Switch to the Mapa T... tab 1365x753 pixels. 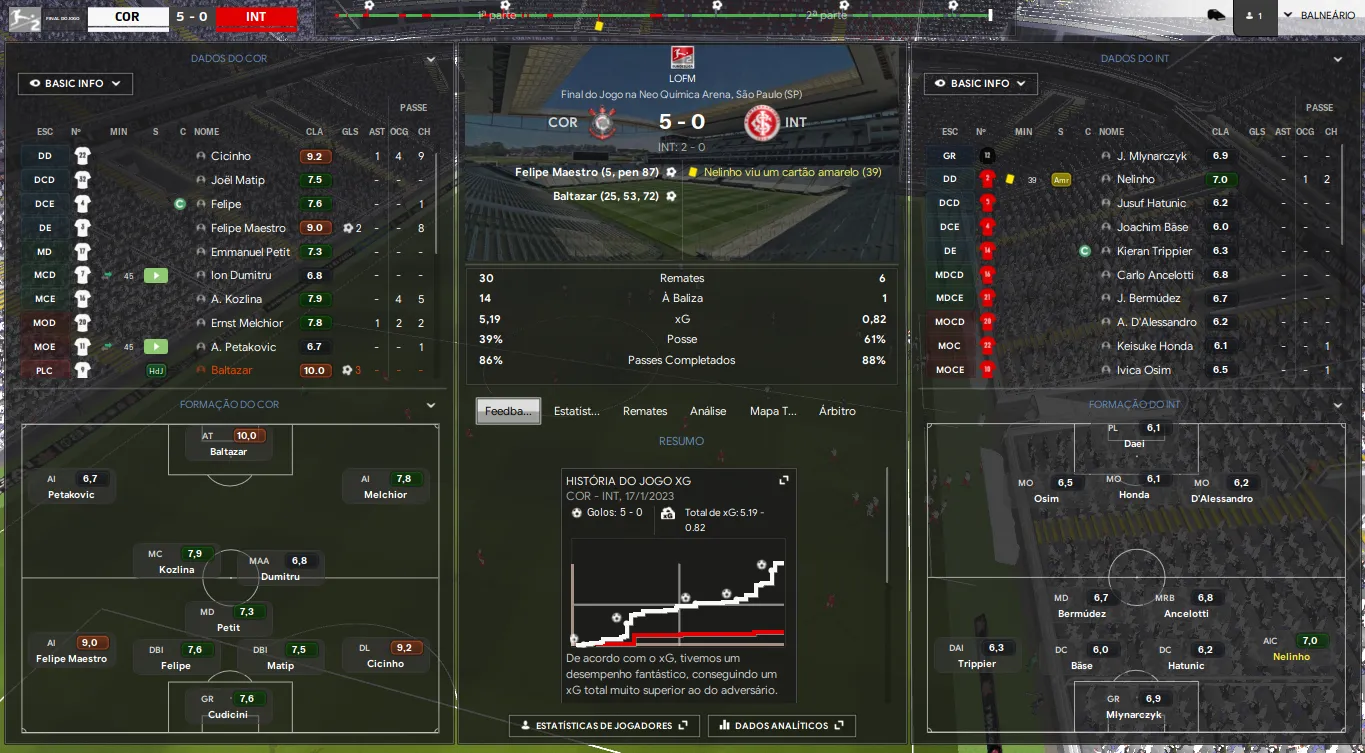point(773,411)
